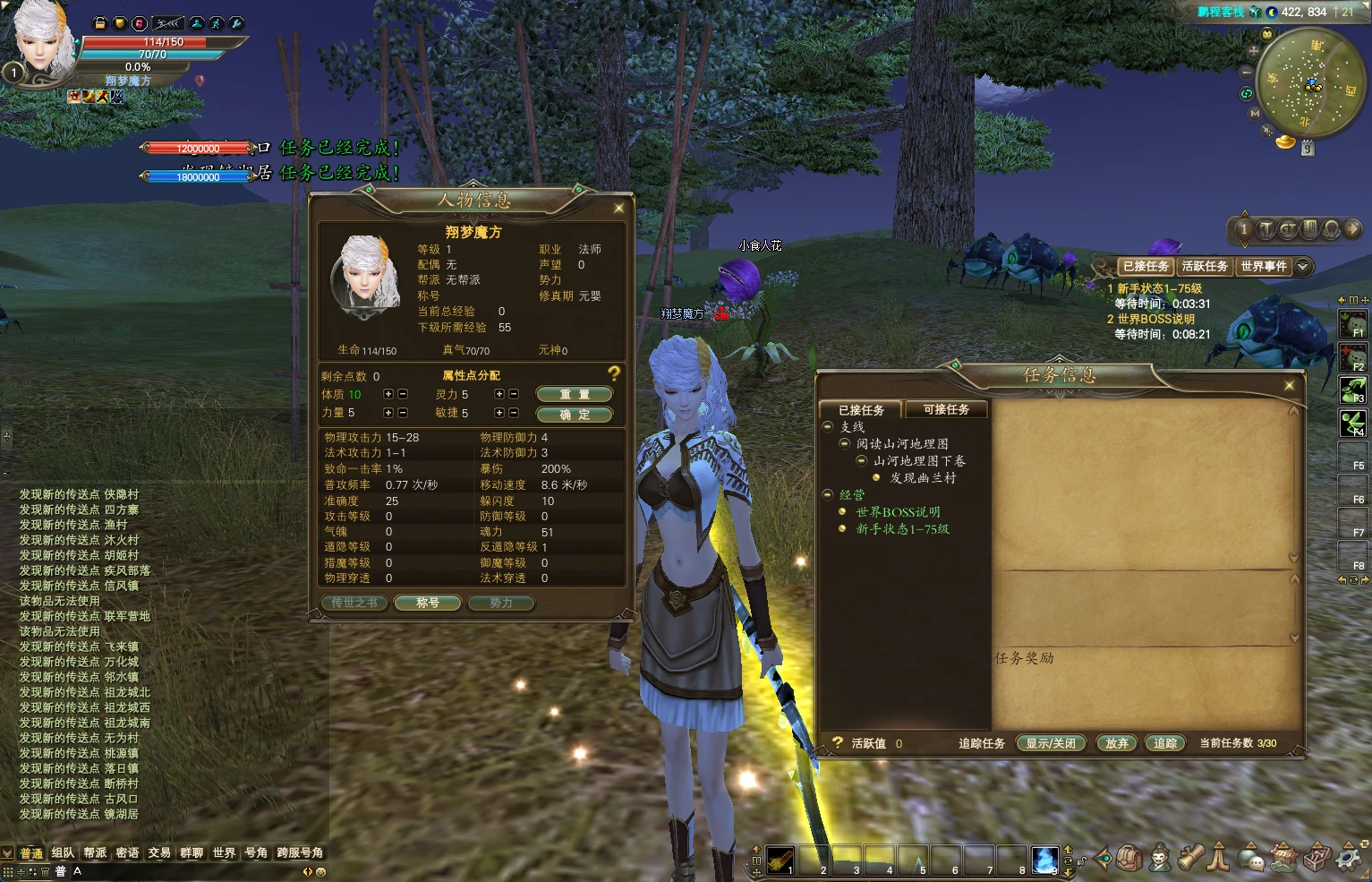1372x882 pixels.
Task: Click the circular minimap
Action: click(1311, 82)
